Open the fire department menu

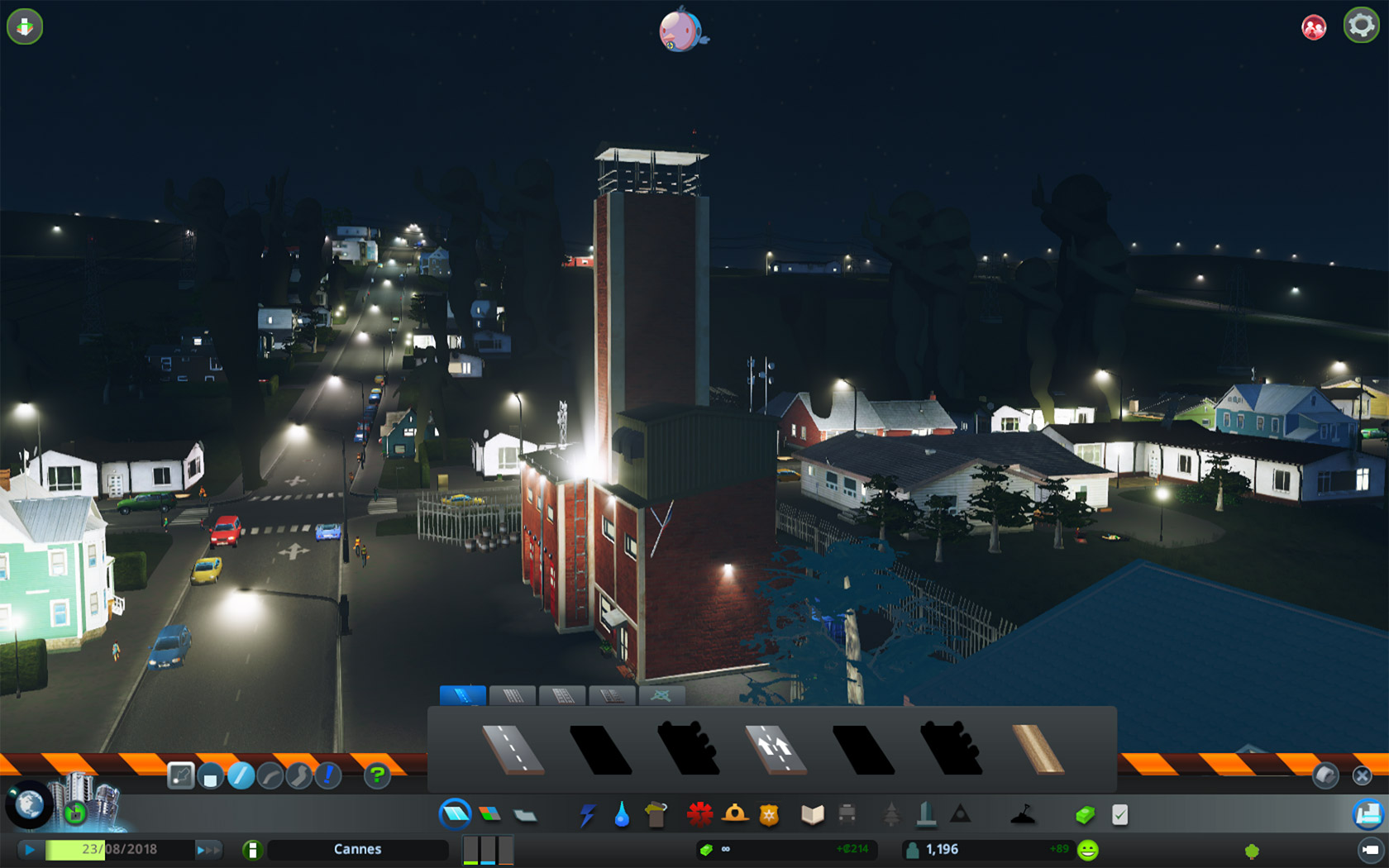tap(699, 815)
